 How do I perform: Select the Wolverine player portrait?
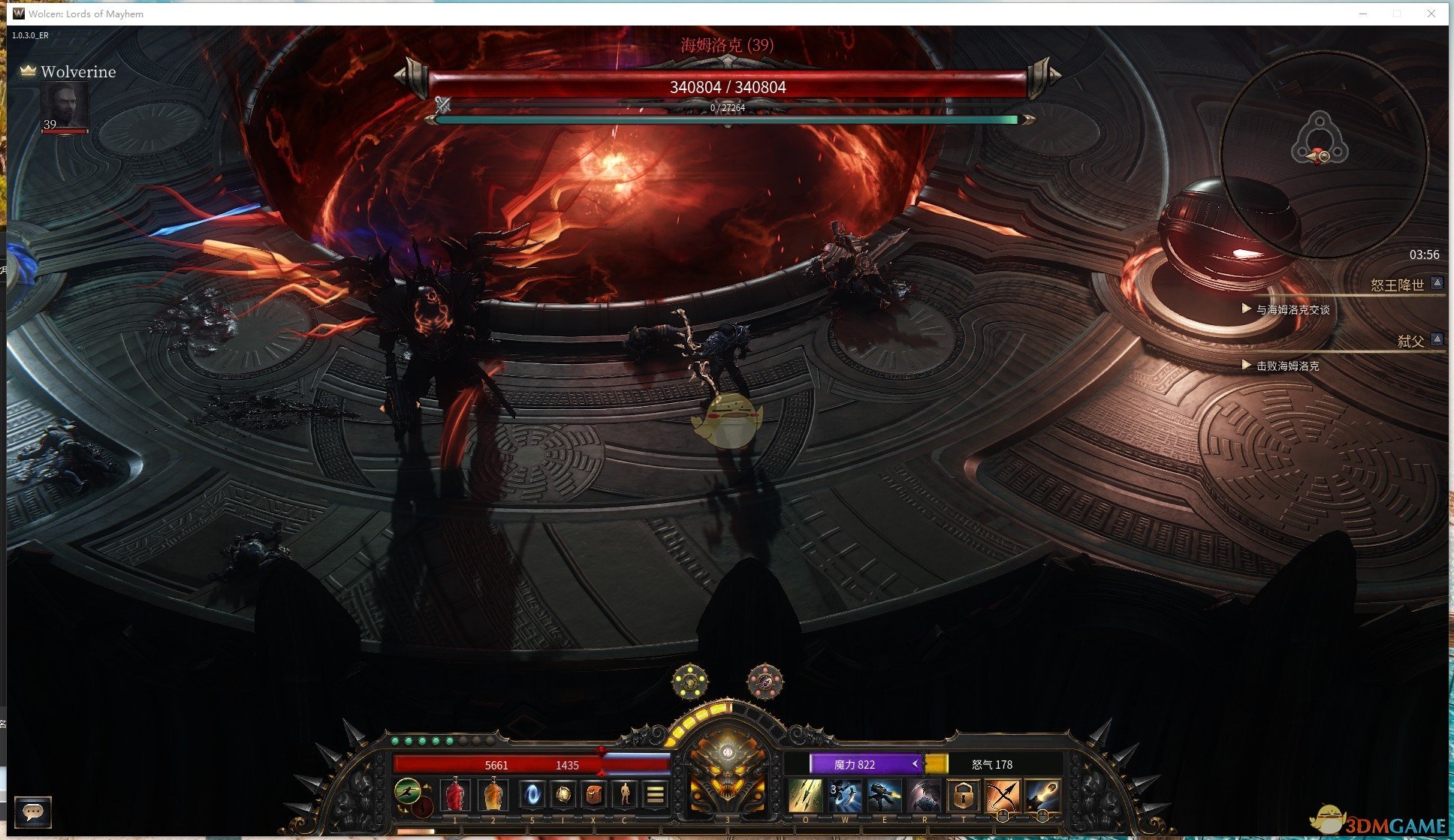click(65, 107)
